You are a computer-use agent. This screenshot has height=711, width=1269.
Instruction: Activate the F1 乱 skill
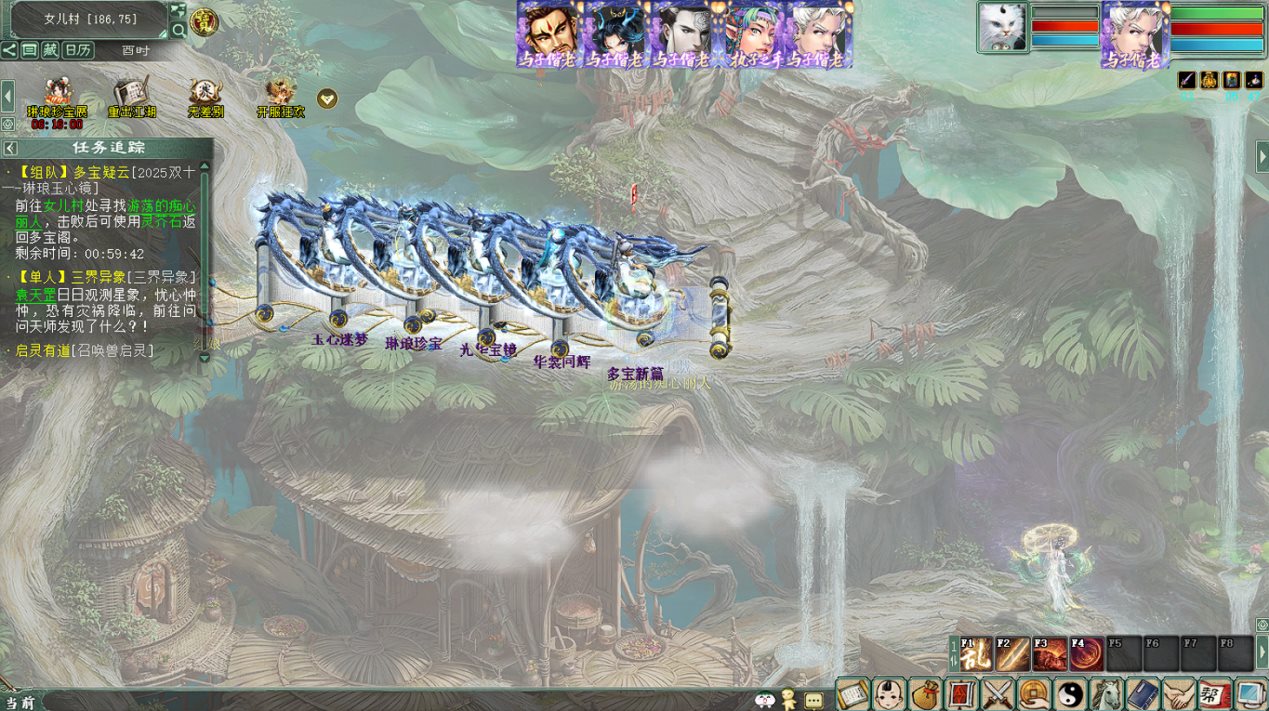(x=976, y=654)
